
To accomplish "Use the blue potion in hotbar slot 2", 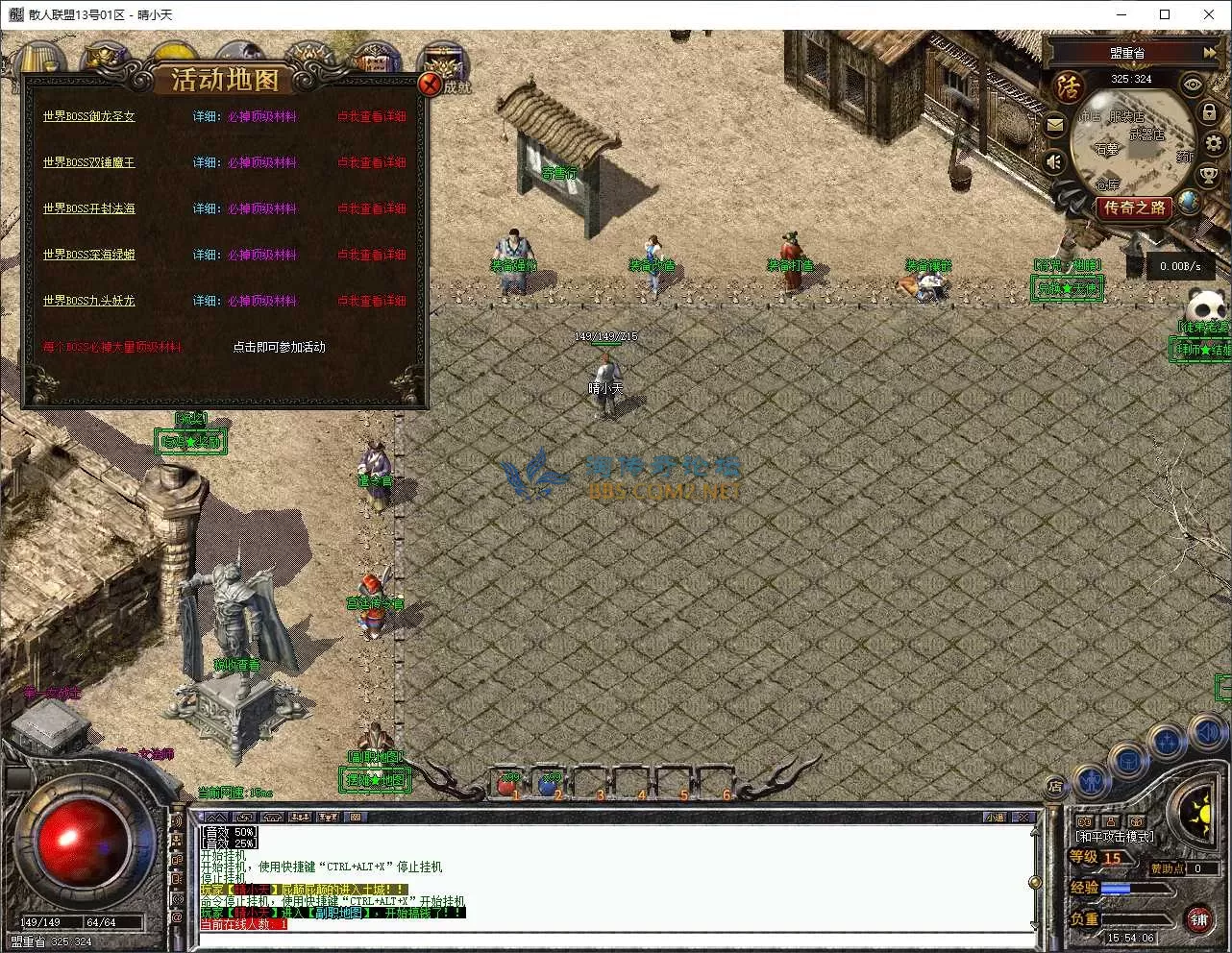I will [548, 787].
